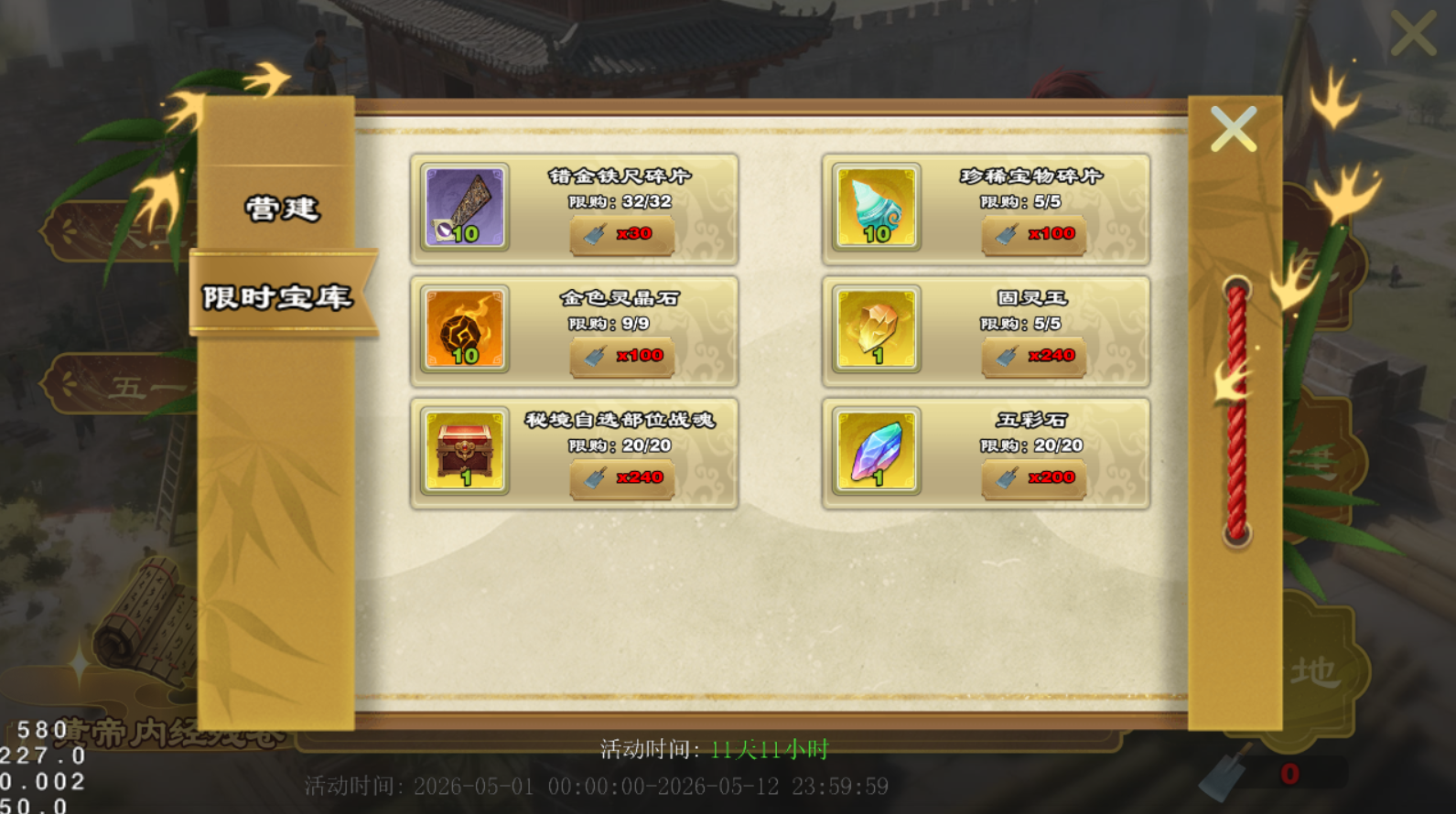Screen dimensions: 1456x814
Task: Close the shop panel with the white X
Action: tap(1233, 129)
